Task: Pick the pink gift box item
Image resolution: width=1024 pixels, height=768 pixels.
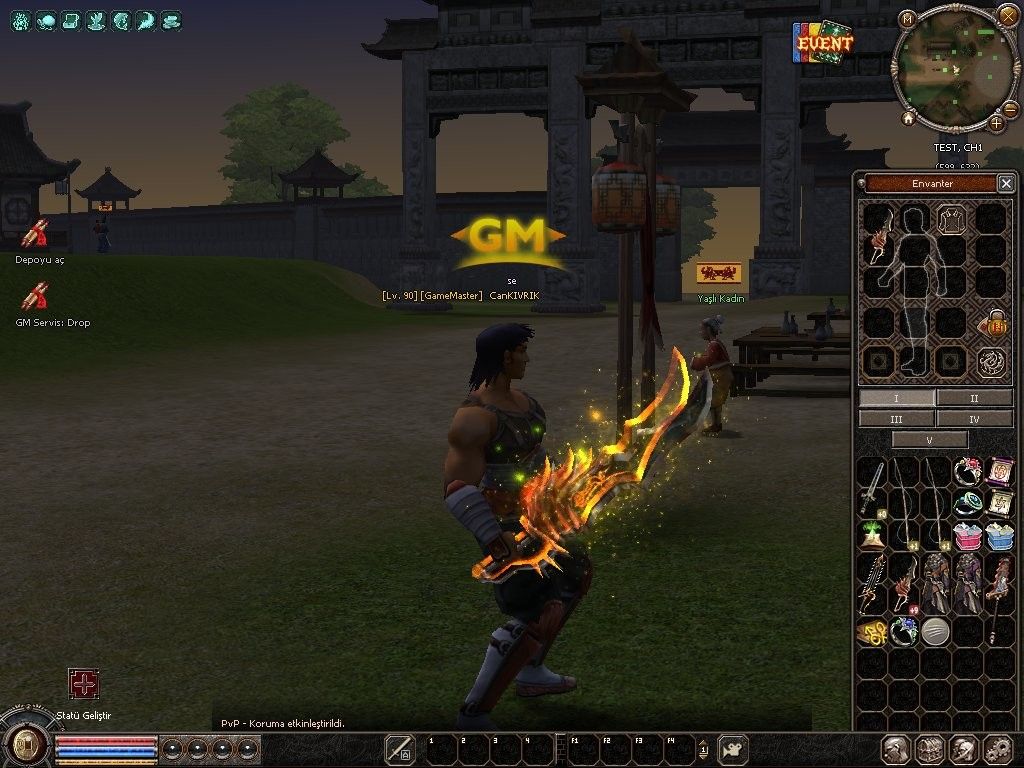Action: (968, 536)
